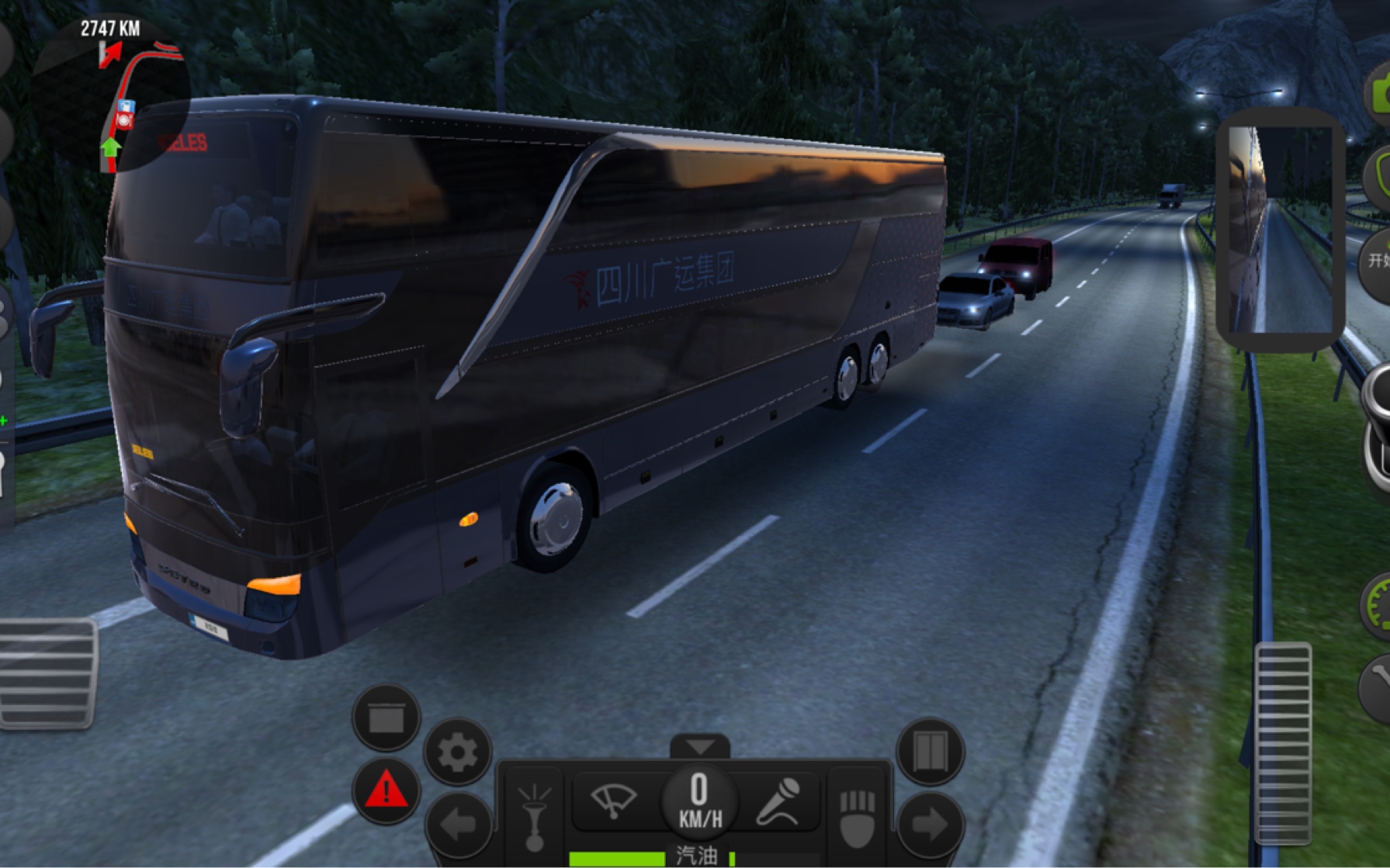
Task: Sound the bus horn
Action: [x=536, y=814]
